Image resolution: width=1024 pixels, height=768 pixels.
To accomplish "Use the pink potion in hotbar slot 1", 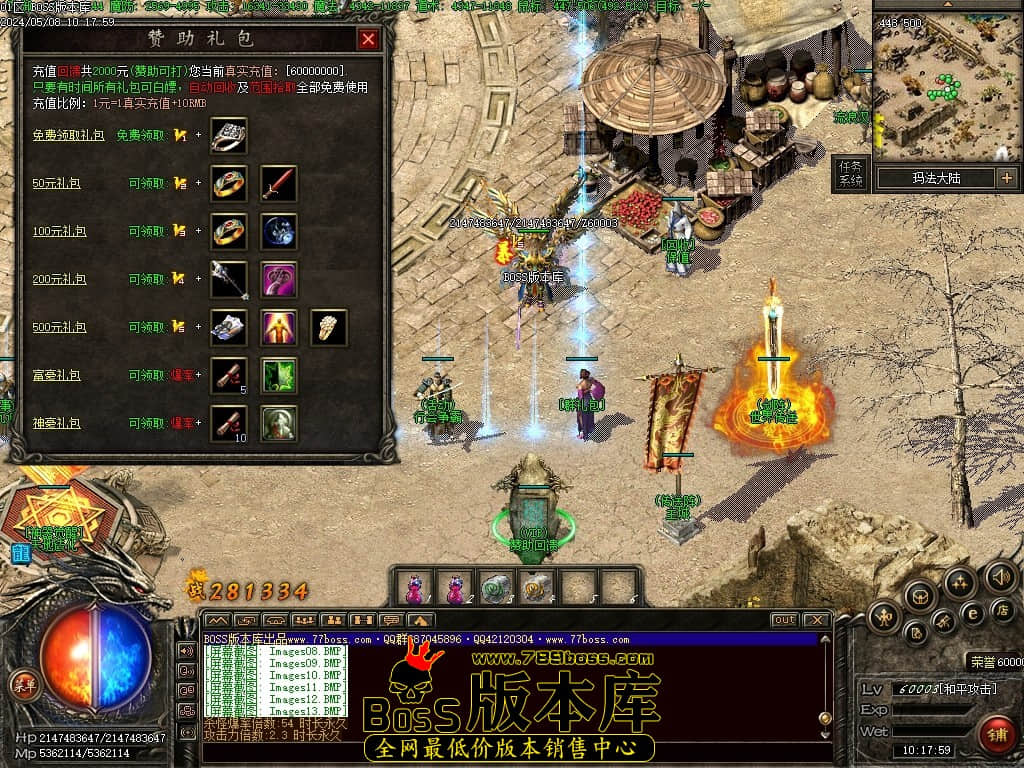I will coord(414,588).
